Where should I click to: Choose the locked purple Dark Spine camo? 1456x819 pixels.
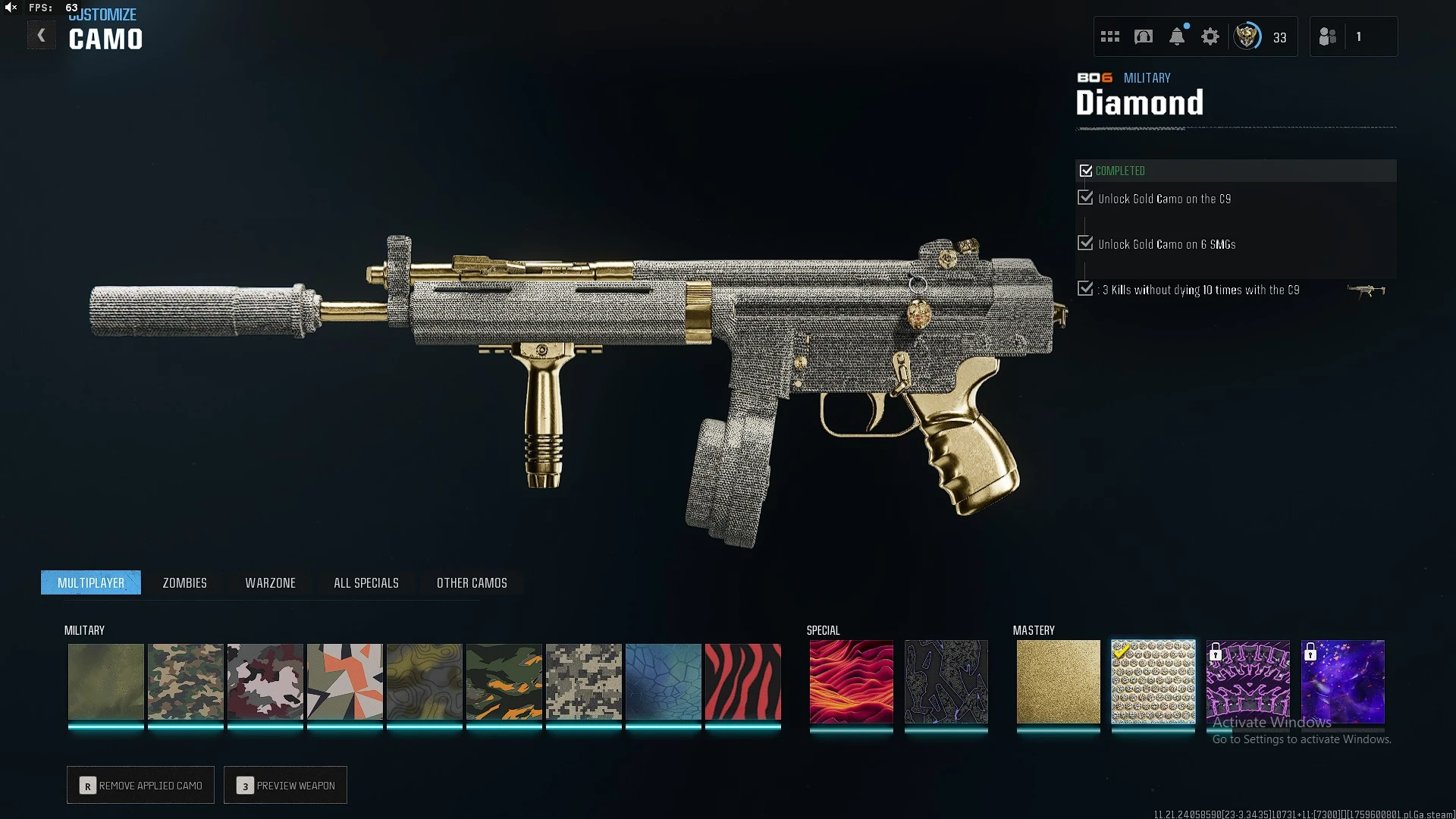click(1247, 681)
